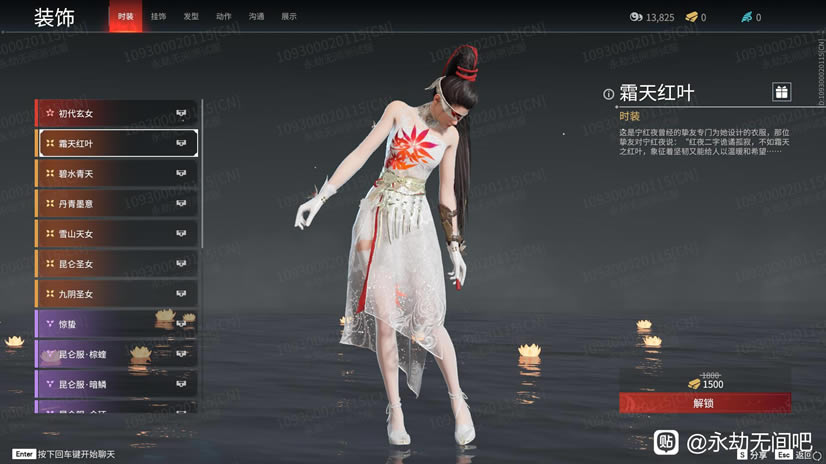Pick the 丹青墨意 outfit
The height and width of the screenshot is (464, 826).
pos(117,203)
